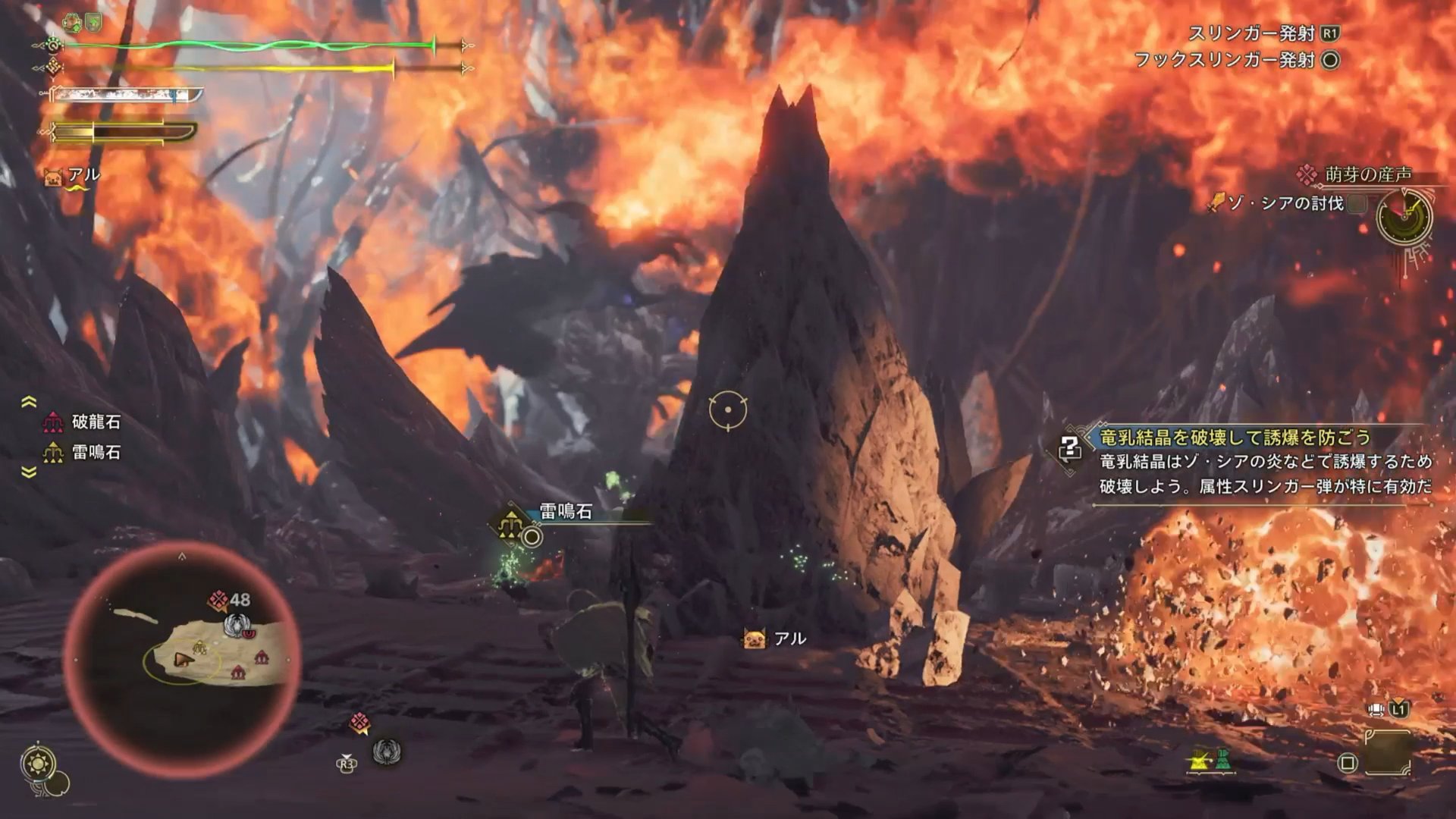The height and width of the screenshot is (819, 1456).
Task: Move ammo list down with the lower chevron
Action: (29, 472)
